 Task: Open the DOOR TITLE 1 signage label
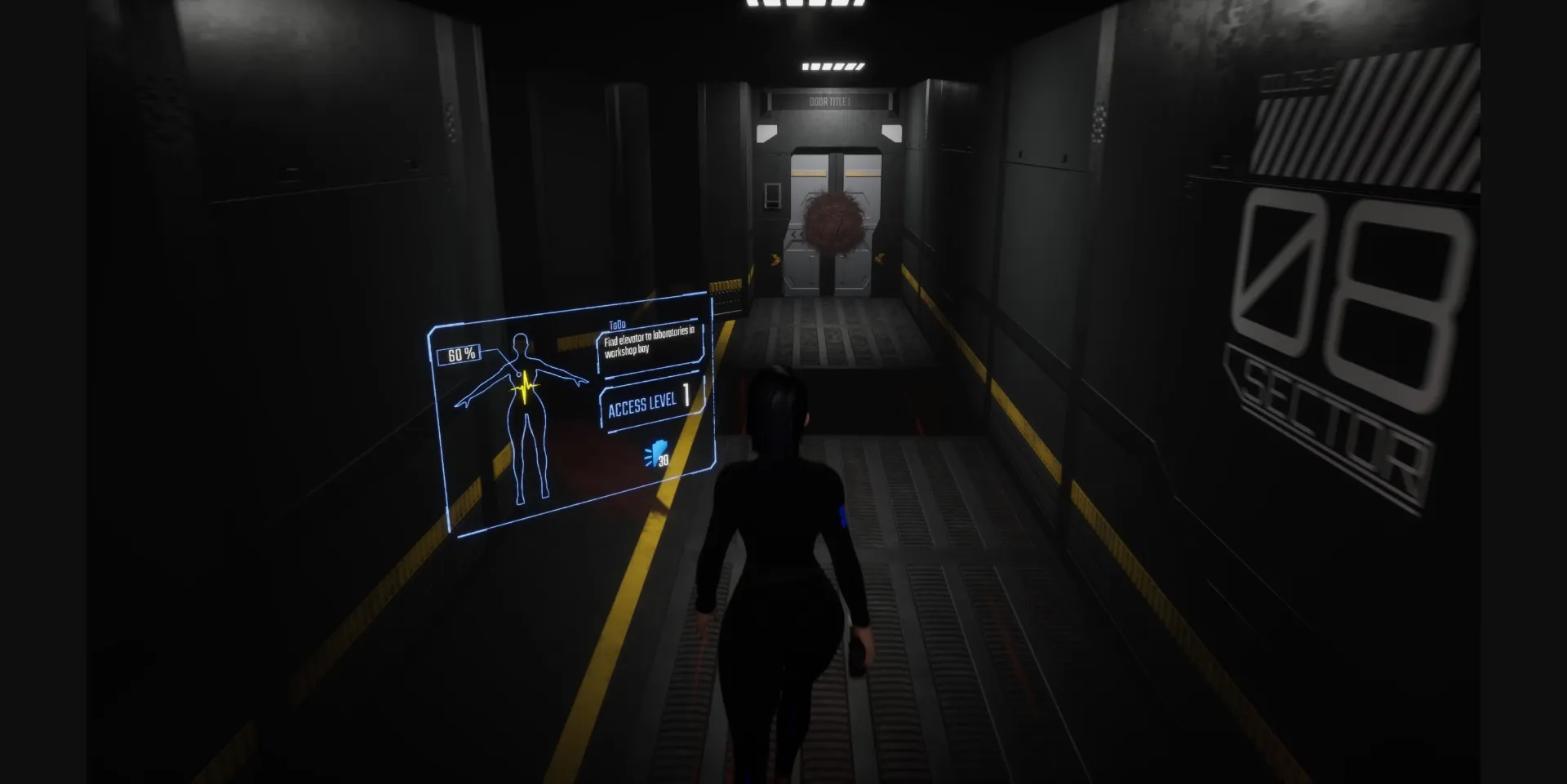830,101
